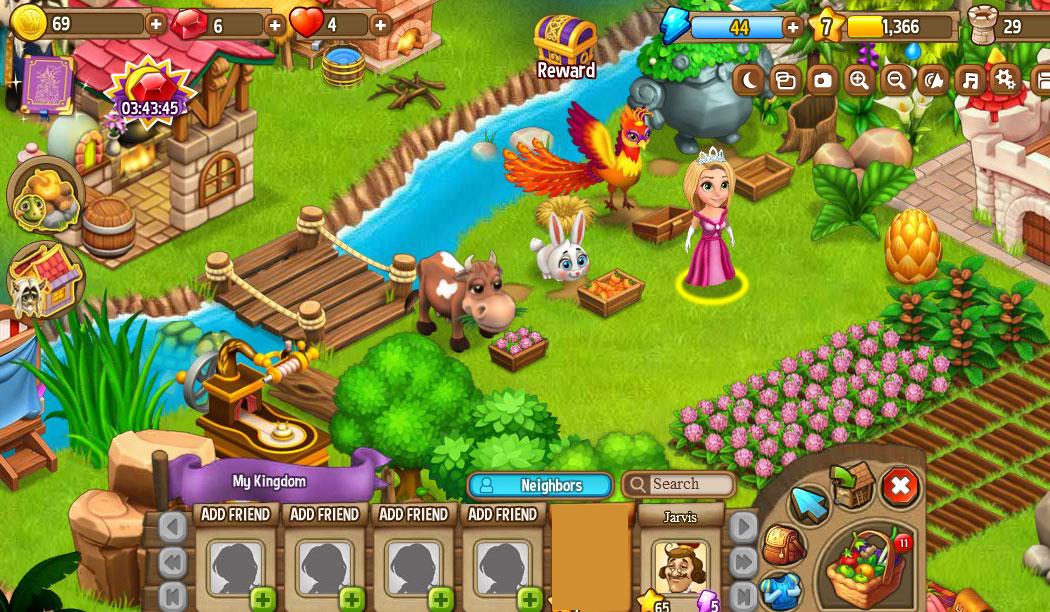The height and width of the screenshot is (612, 1050).
Task: Open the backpack inventory
Action: tap(784, 545)
